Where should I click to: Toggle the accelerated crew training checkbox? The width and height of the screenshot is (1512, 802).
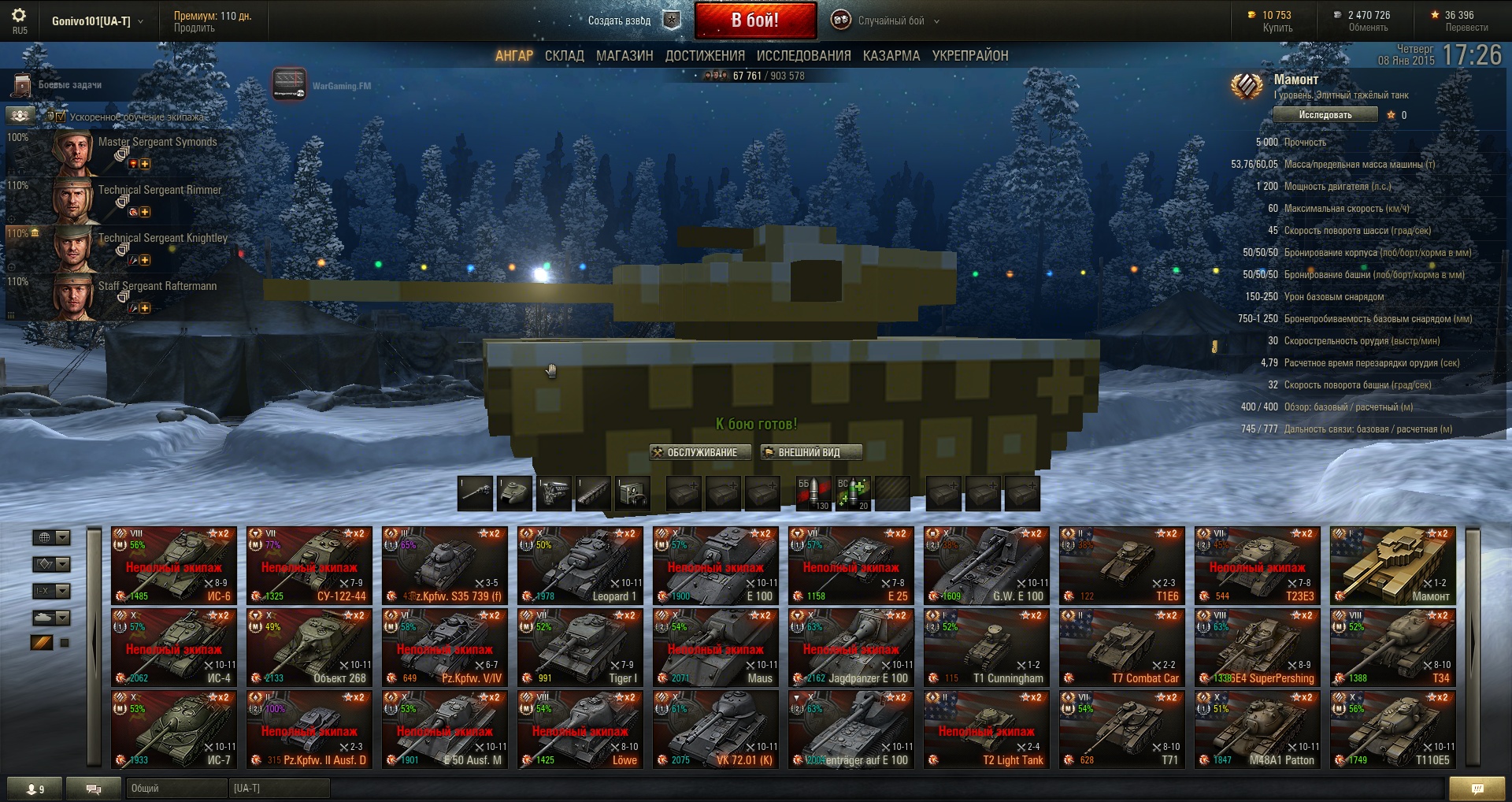point(61,117)
